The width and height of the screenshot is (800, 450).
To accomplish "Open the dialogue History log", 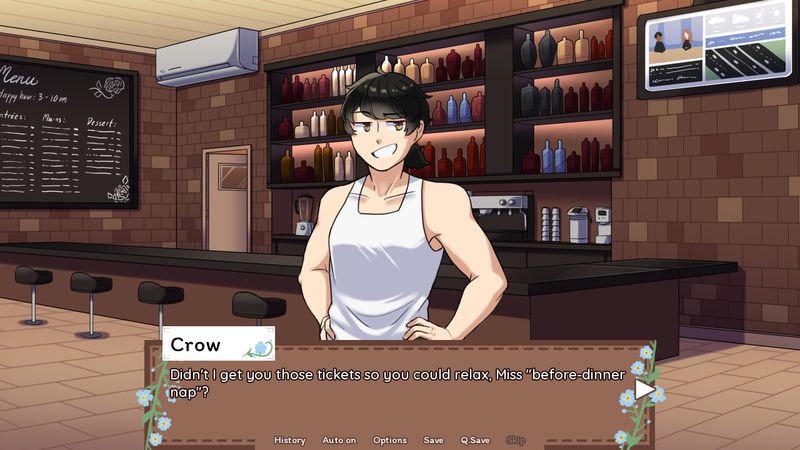I will 289,440.
